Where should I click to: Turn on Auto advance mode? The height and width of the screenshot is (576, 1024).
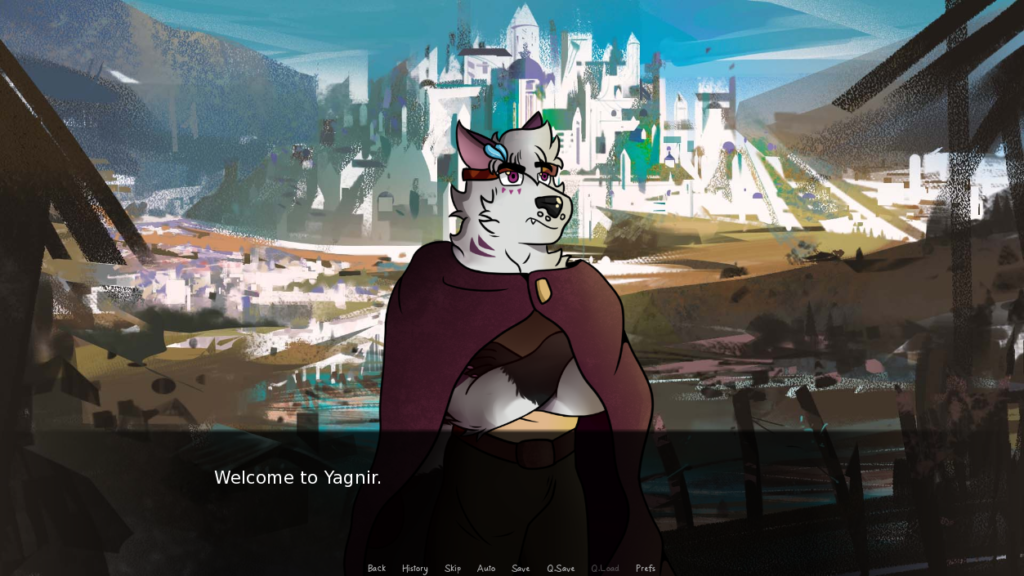pos(486,568)
